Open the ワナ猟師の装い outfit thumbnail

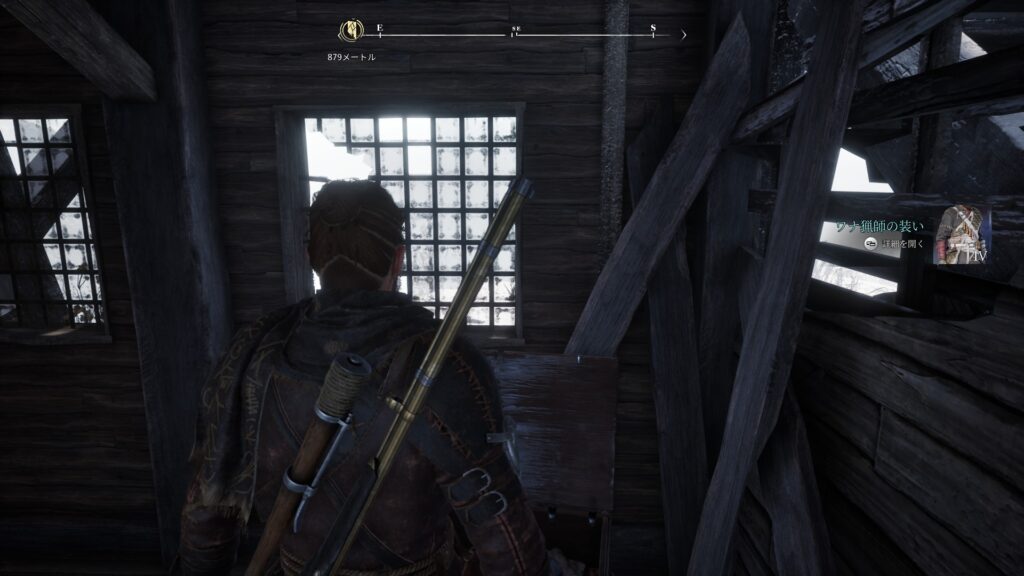(961, 236)
